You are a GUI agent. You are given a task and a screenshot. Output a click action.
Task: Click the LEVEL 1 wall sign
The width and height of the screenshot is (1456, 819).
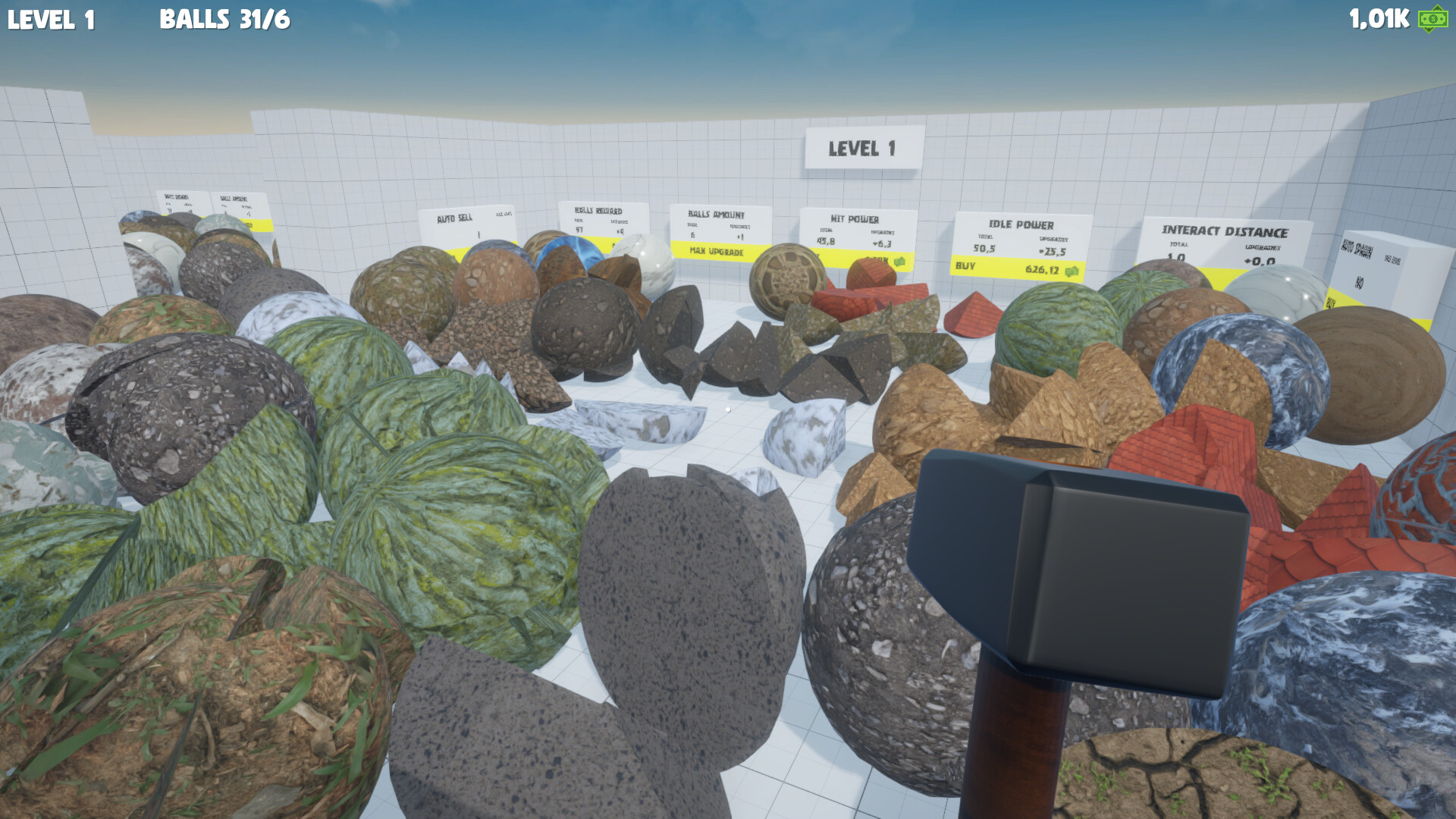[863, 149]
